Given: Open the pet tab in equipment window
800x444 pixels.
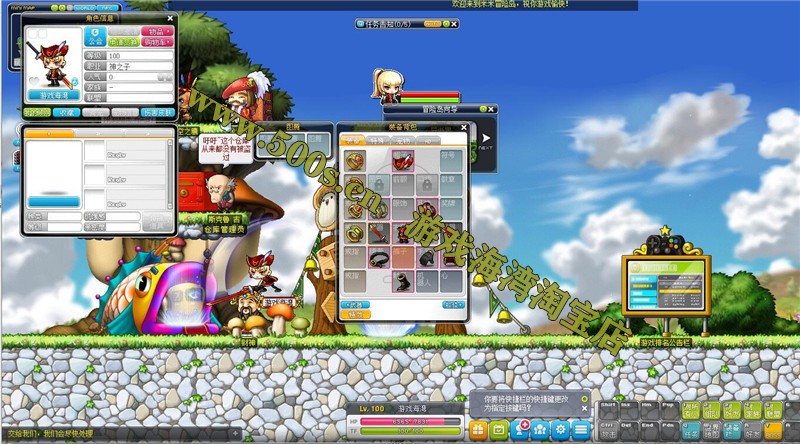Looking at the screenshot, I should [403, 141].
